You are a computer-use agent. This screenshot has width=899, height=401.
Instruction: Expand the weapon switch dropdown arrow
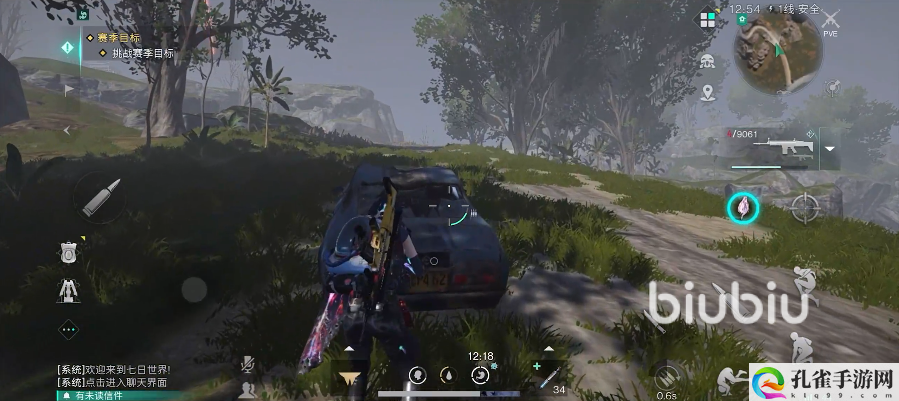pyautogui.click(x=829, y=150)
